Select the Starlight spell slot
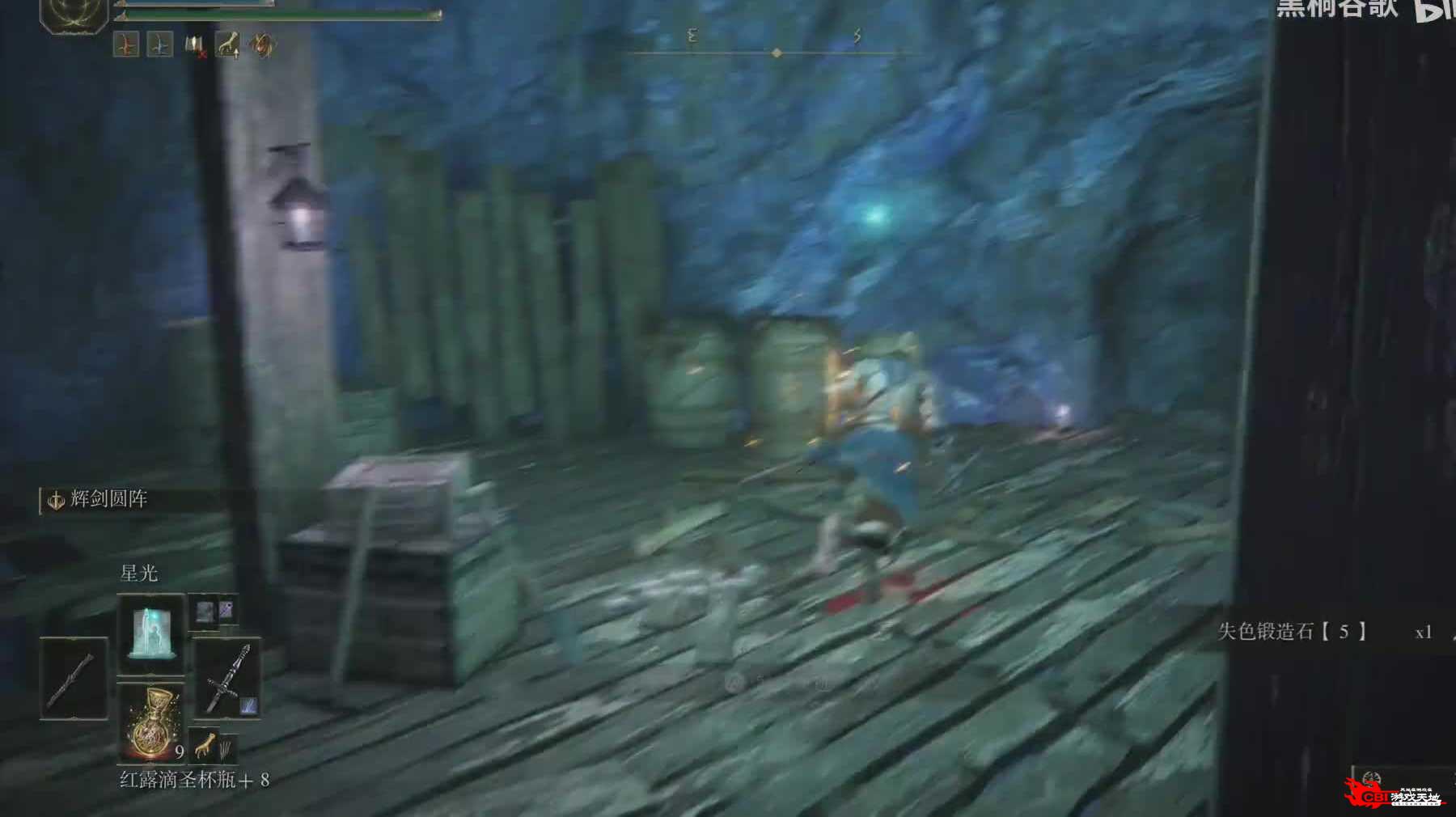 coord(151,633)
